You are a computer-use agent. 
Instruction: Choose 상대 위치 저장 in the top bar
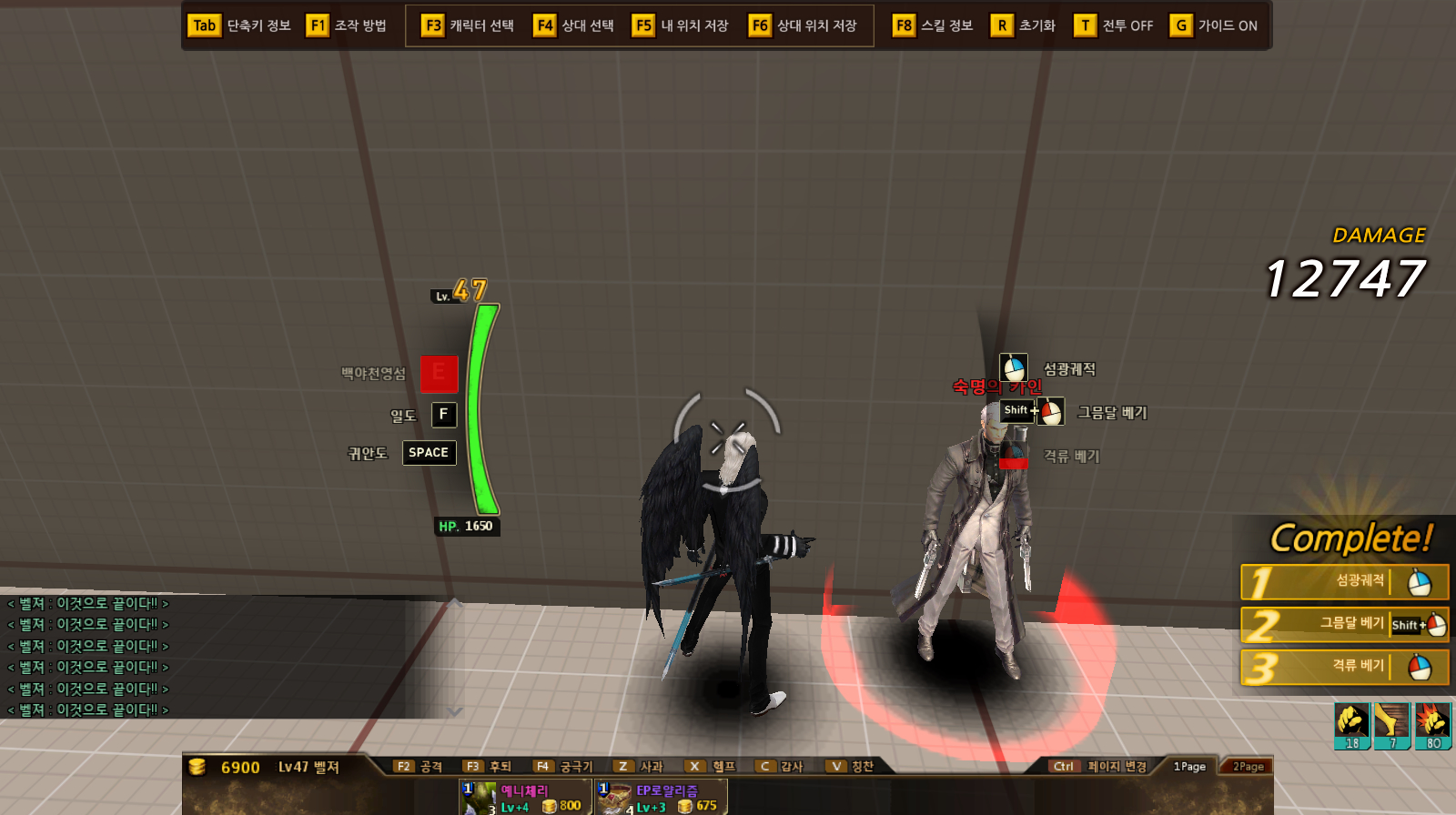tap(803, 25)
